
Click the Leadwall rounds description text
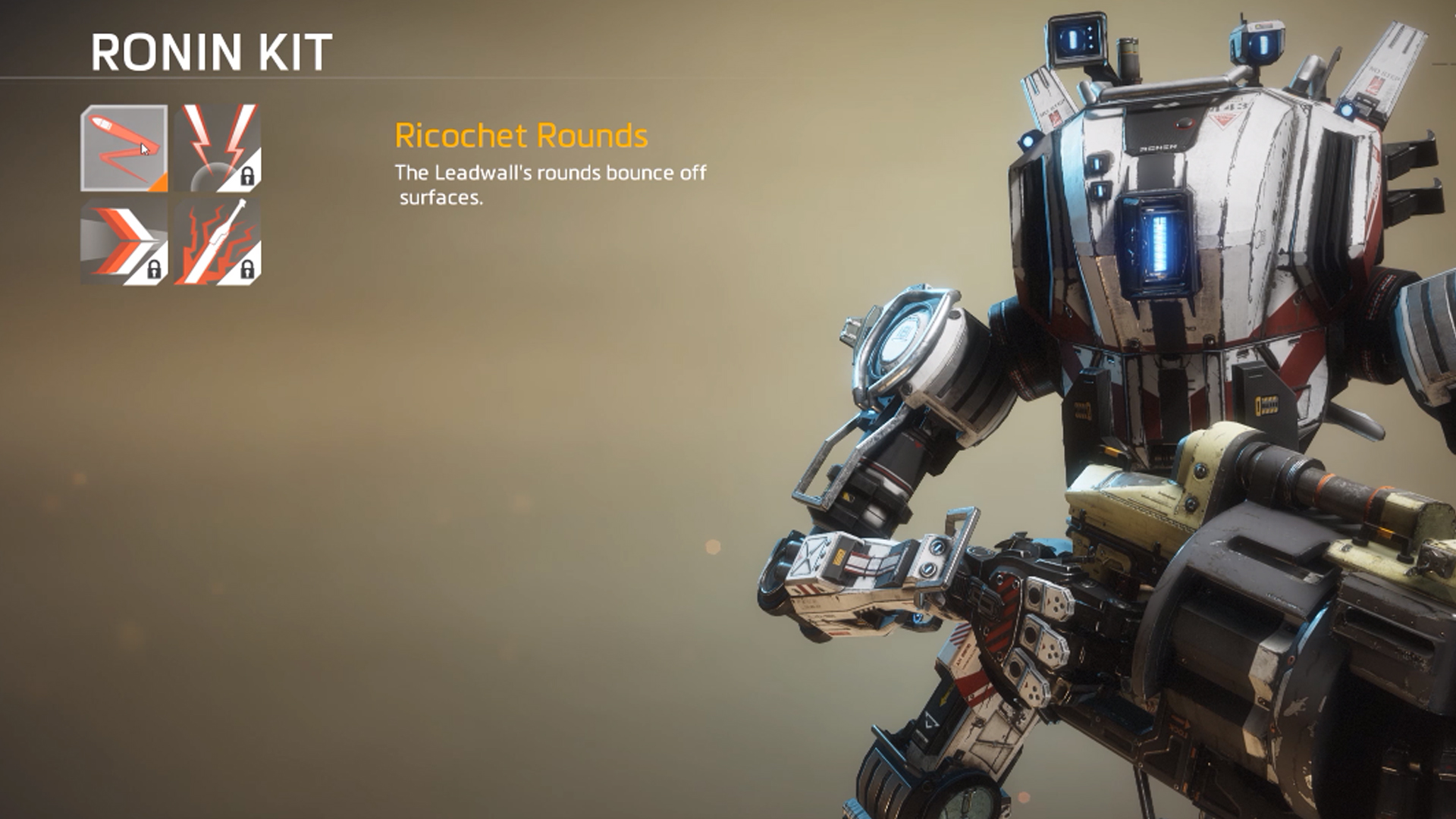coord(550,184)
